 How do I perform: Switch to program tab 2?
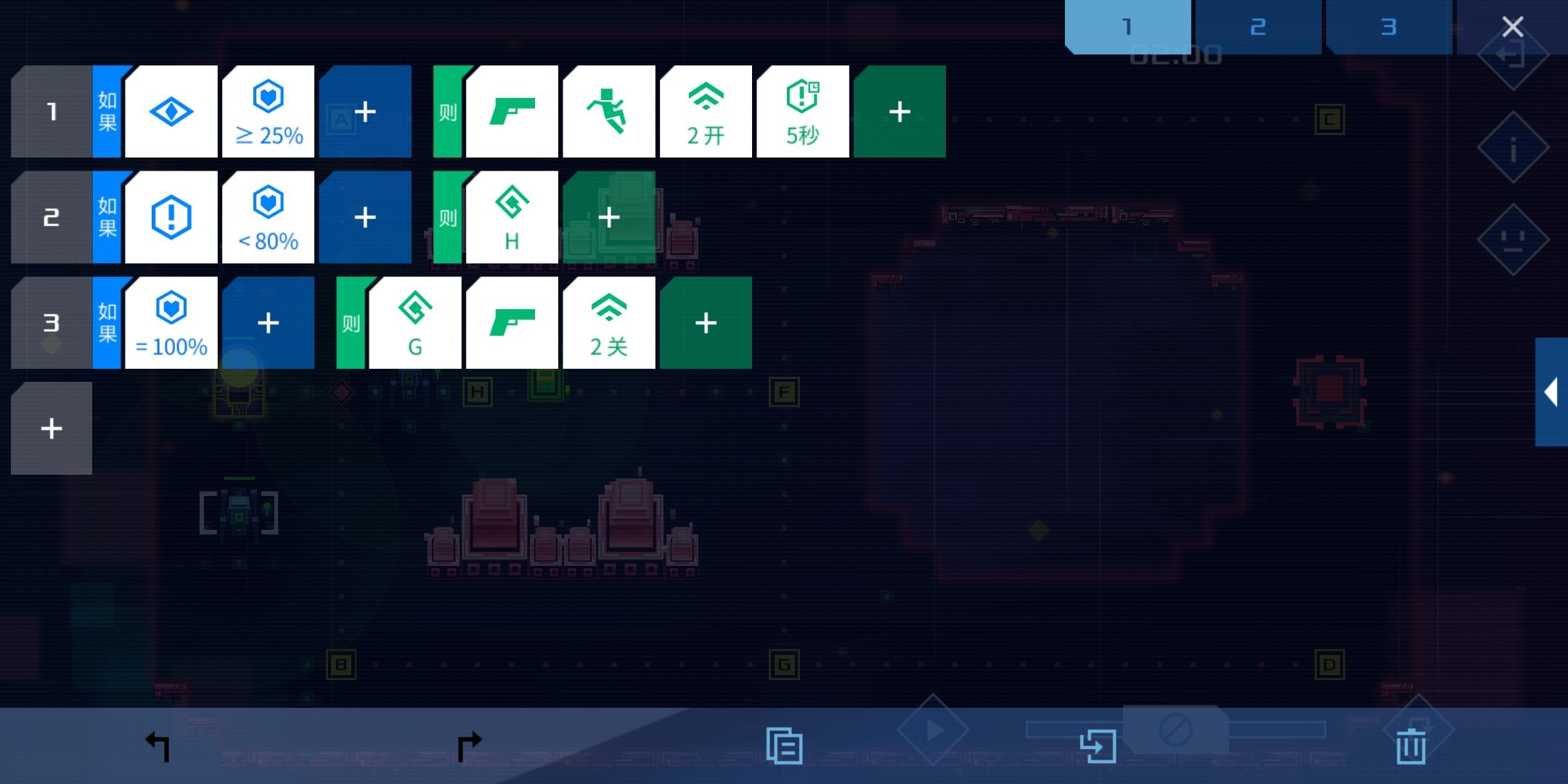click(1258, 26)
